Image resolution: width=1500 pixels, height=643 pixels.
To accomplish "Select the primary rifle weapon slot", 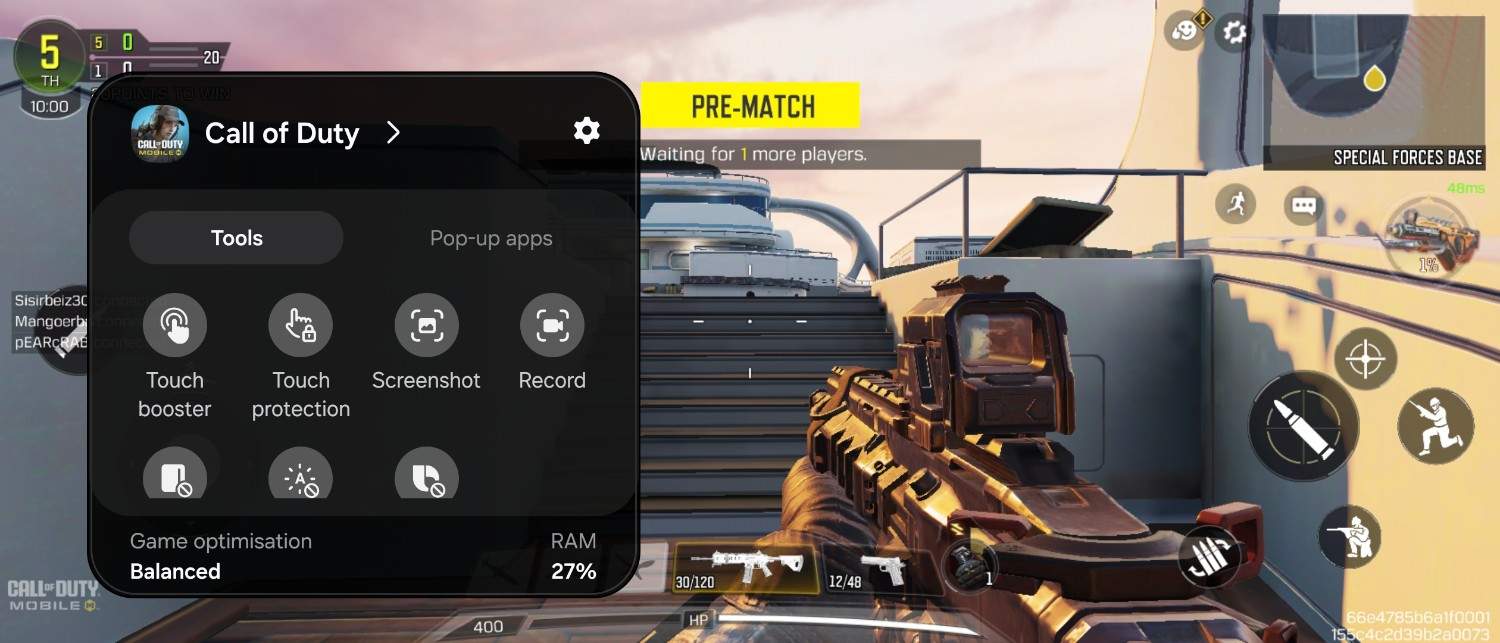I will 744,567.
